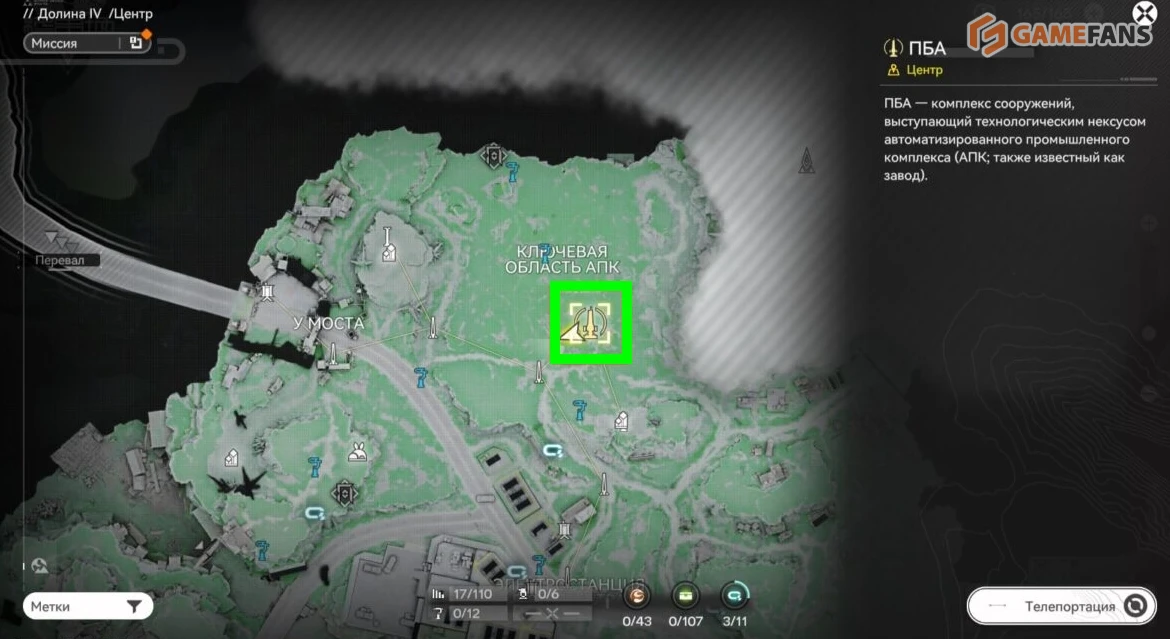The height and width of the screenshot is (639, 1170).
Task: Select the green chest counter icon
Action: point(685,597)
